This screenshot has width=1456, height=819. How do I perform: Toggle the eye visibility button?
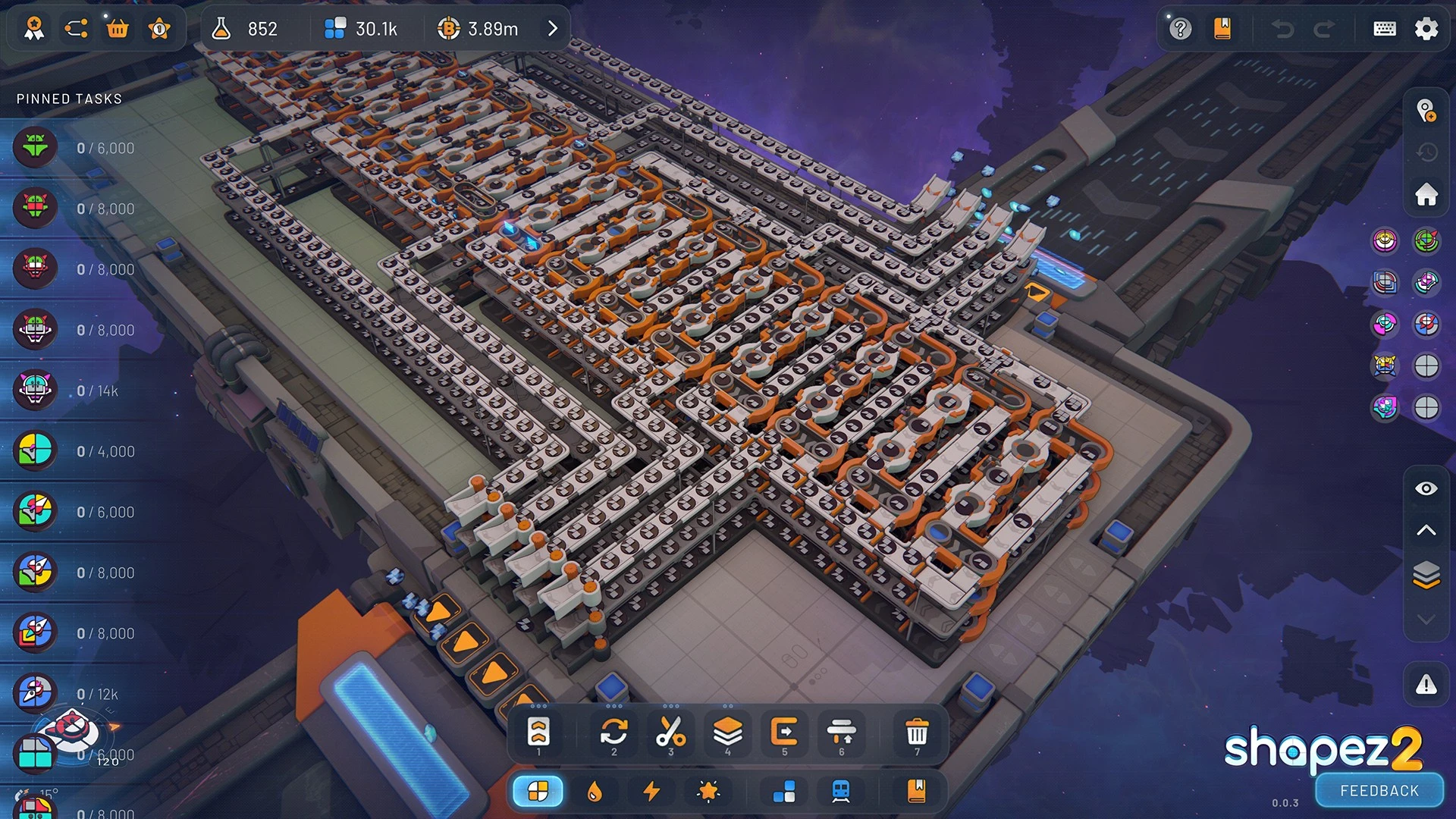1426,488
